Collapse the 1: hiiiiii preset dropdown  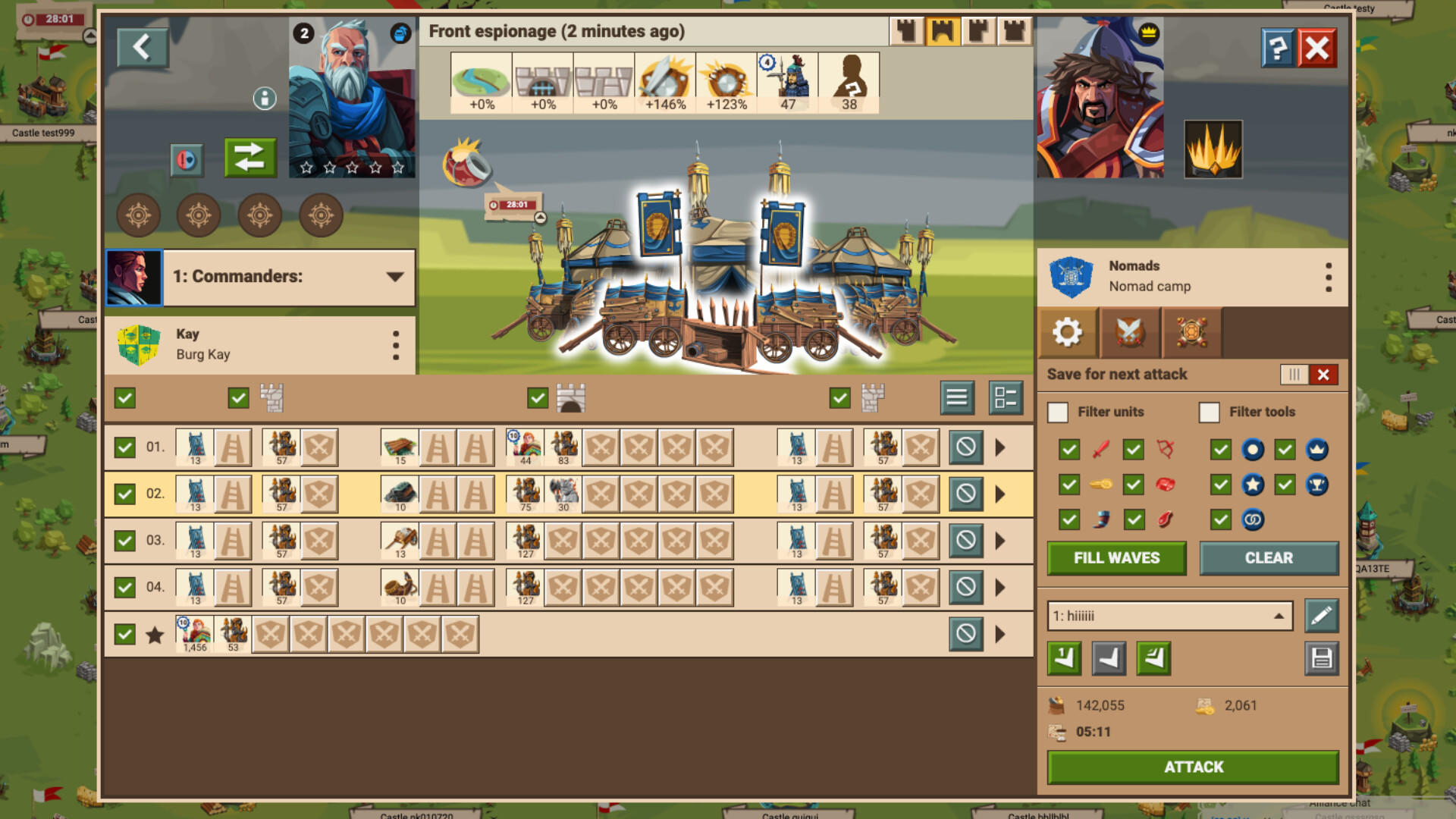(x=1280, y=616)
